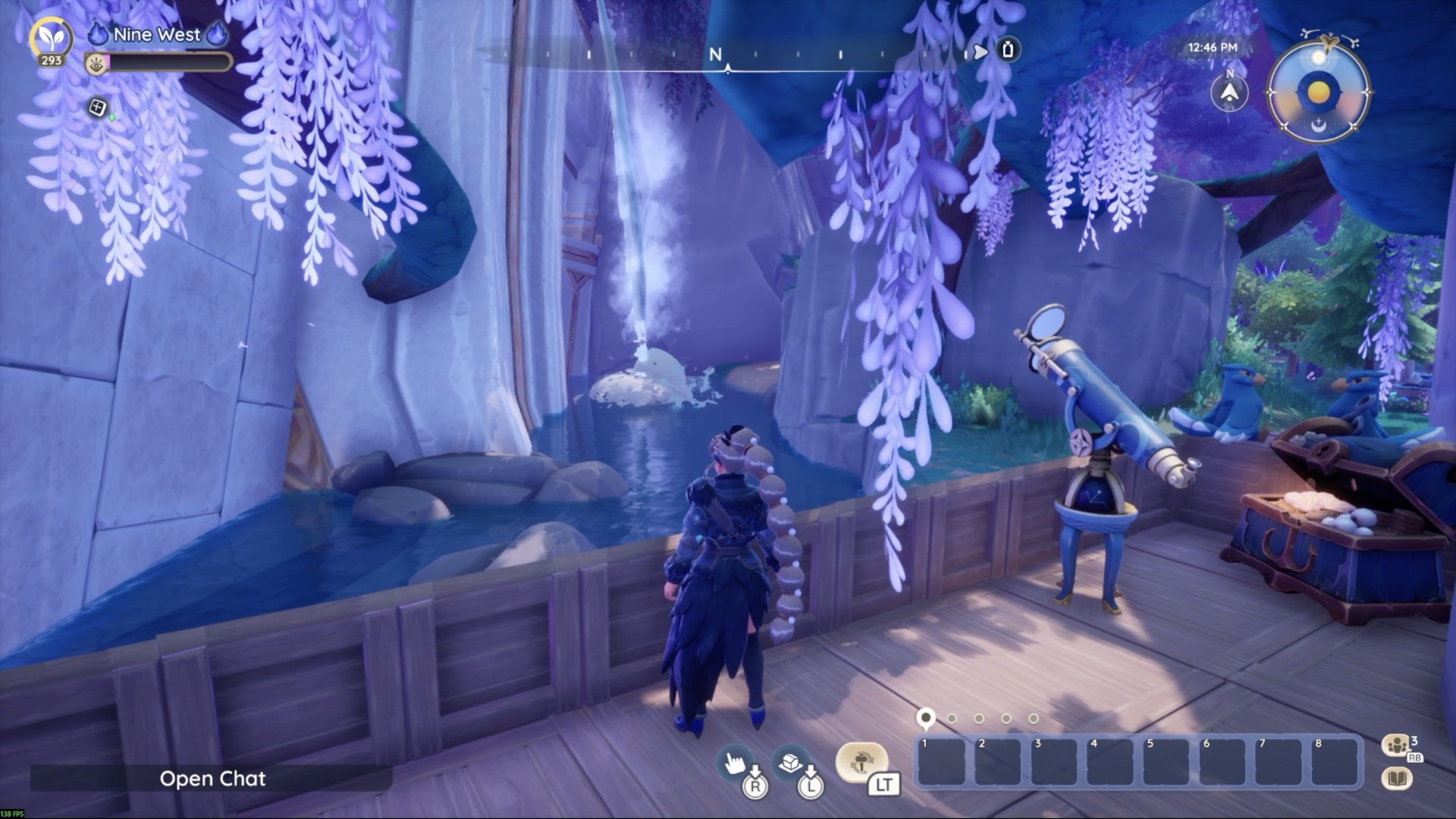Select the active first hotbar page marker
The width and height of the screenshot is (1456, 819).
coord(925,717)
